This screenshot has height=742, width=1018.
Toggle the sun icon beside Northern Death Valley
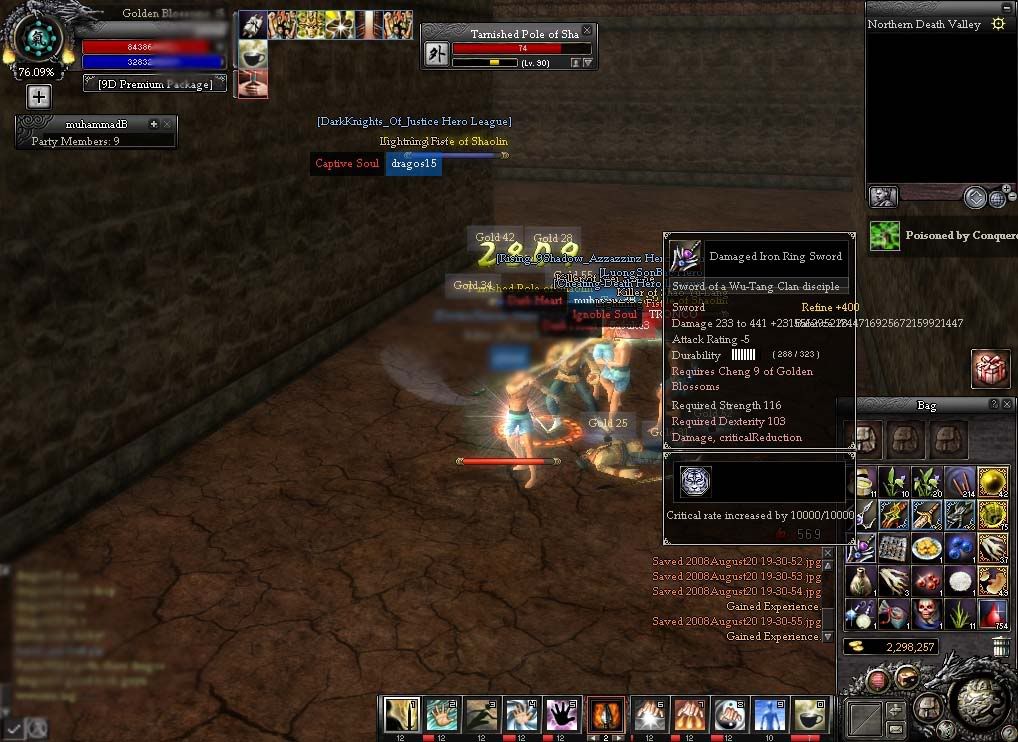(x=997, y=24)
